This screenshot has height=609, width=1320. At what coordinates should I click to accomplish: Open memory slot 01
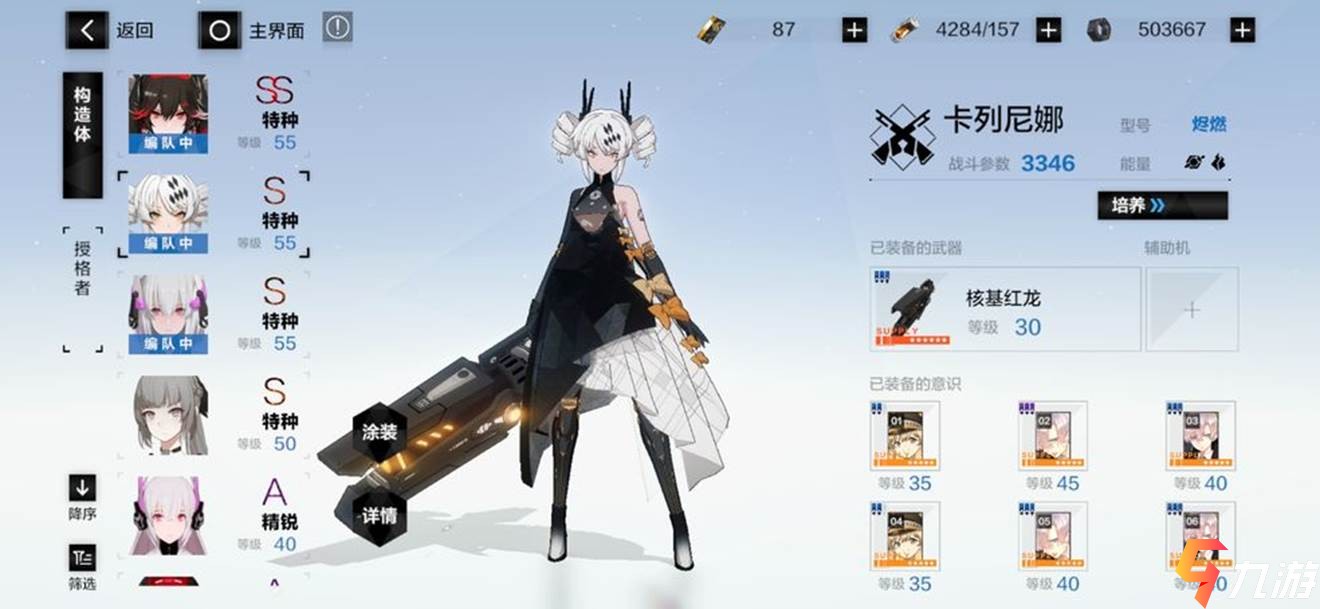905,436
